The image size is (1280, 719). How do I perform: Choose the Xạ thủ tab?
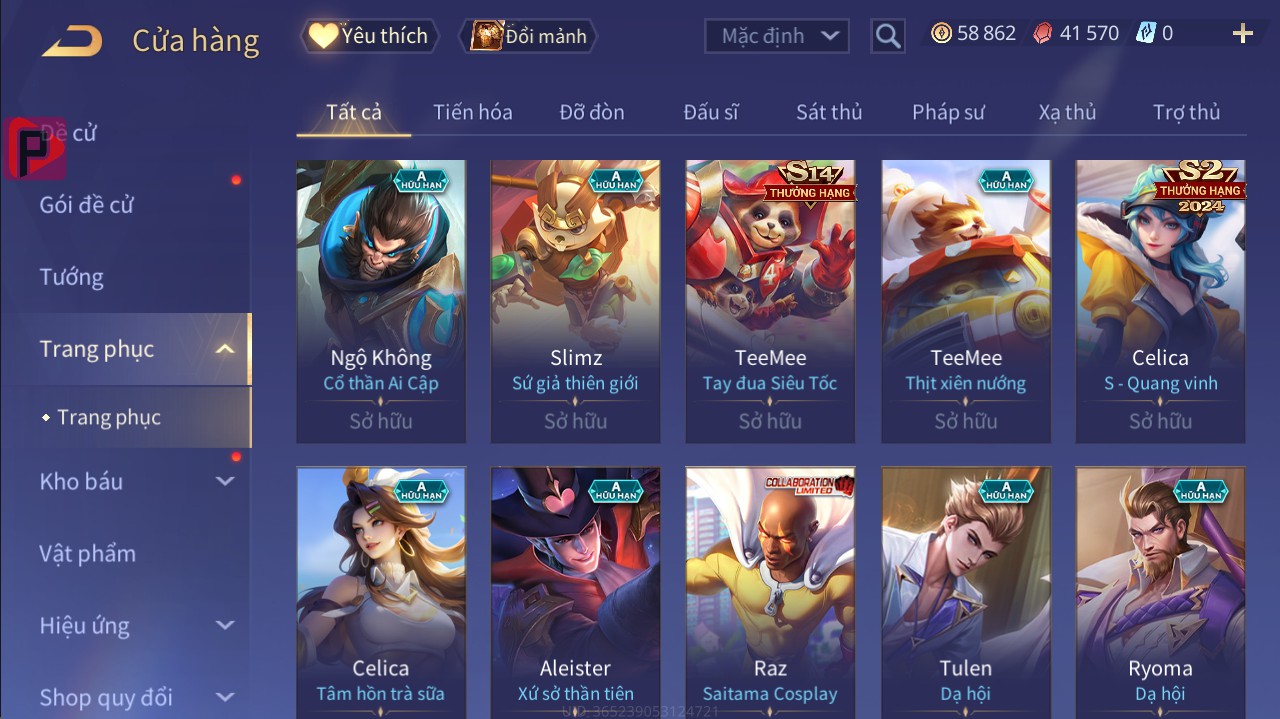pos(1067,112)
